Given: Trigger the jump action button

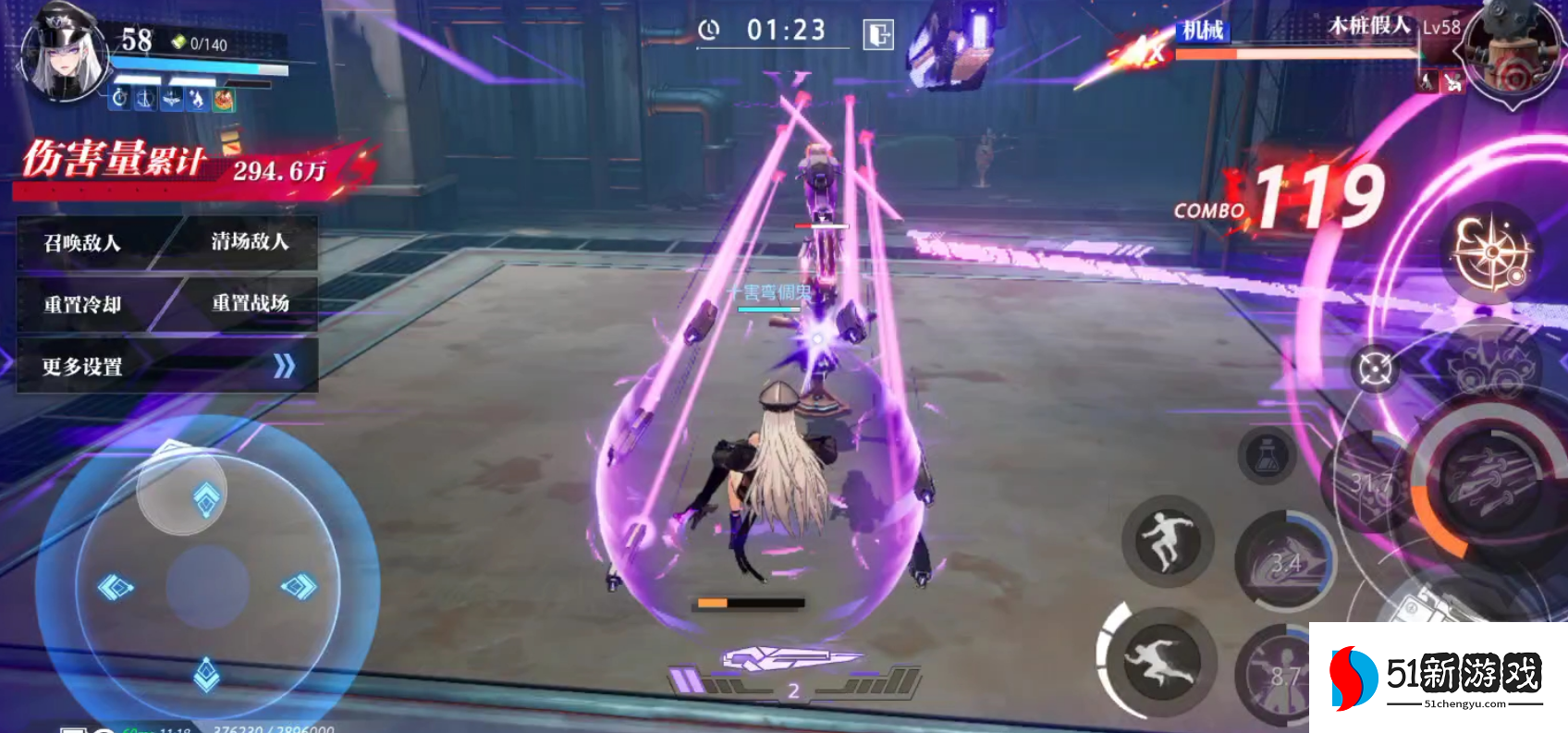Looking at the screenshot, I should 1166,540.
